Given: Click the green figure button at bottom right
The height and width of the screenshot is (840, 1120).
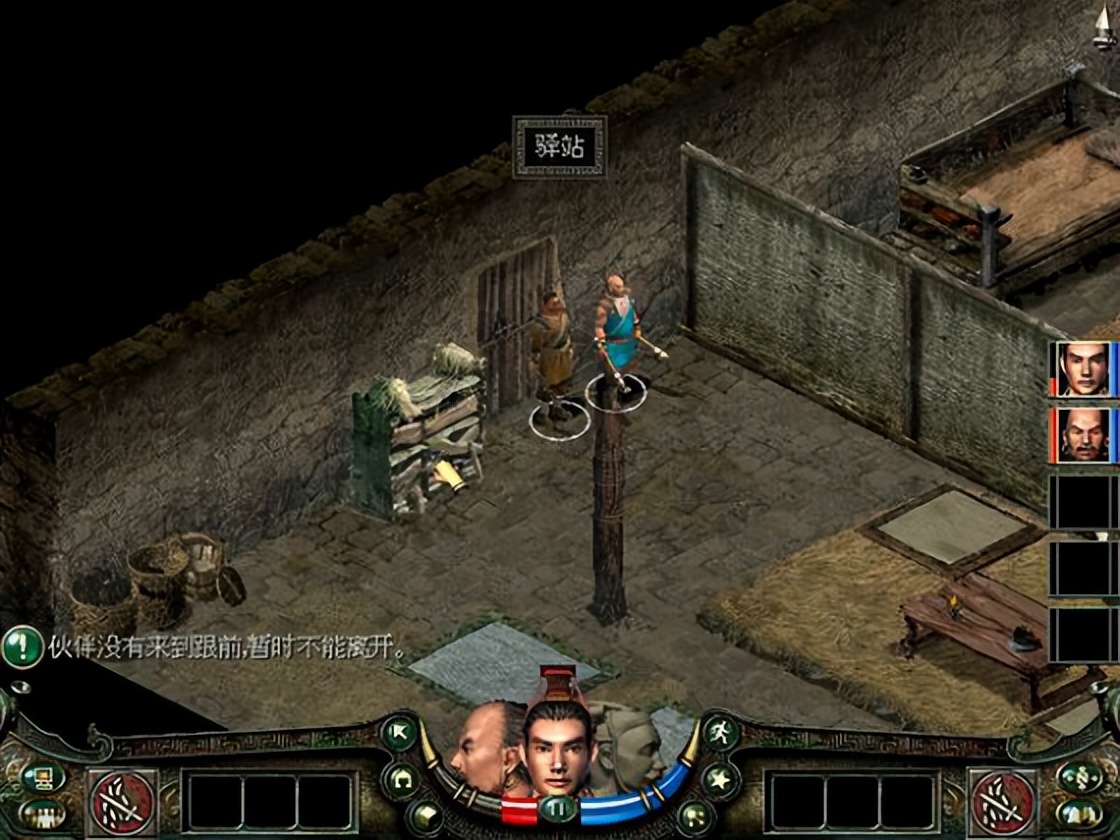Looking at the screenshot, I should click(1081, 777).
